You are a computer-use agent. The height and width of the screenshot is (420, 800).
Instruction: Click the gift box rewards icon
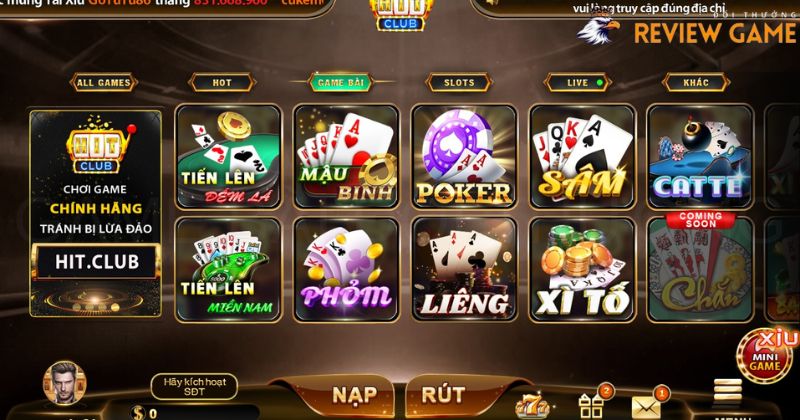point(591,403)
